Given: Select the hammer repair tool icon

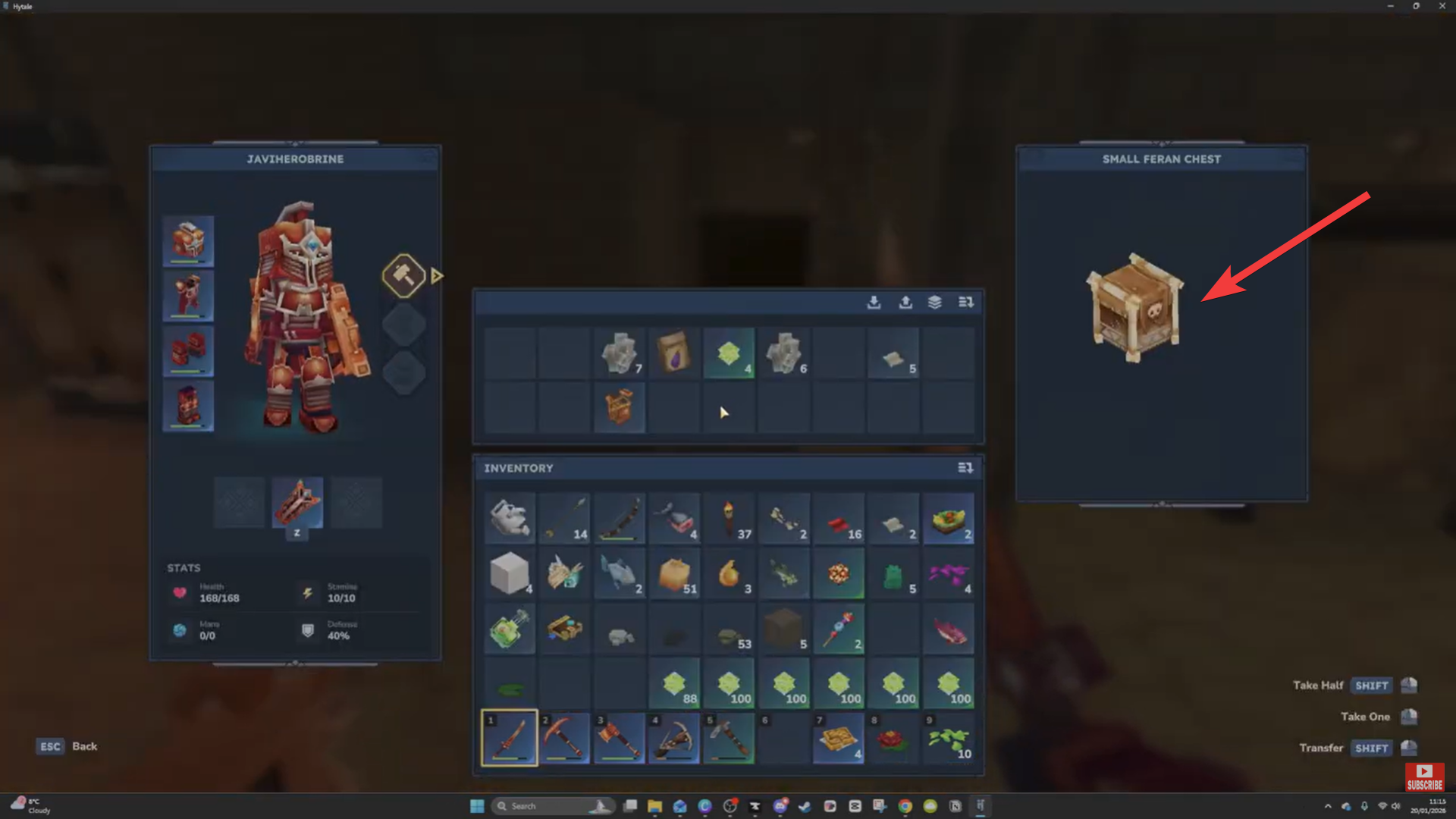Looking at the screenshot, I should [x=404, y=275].
